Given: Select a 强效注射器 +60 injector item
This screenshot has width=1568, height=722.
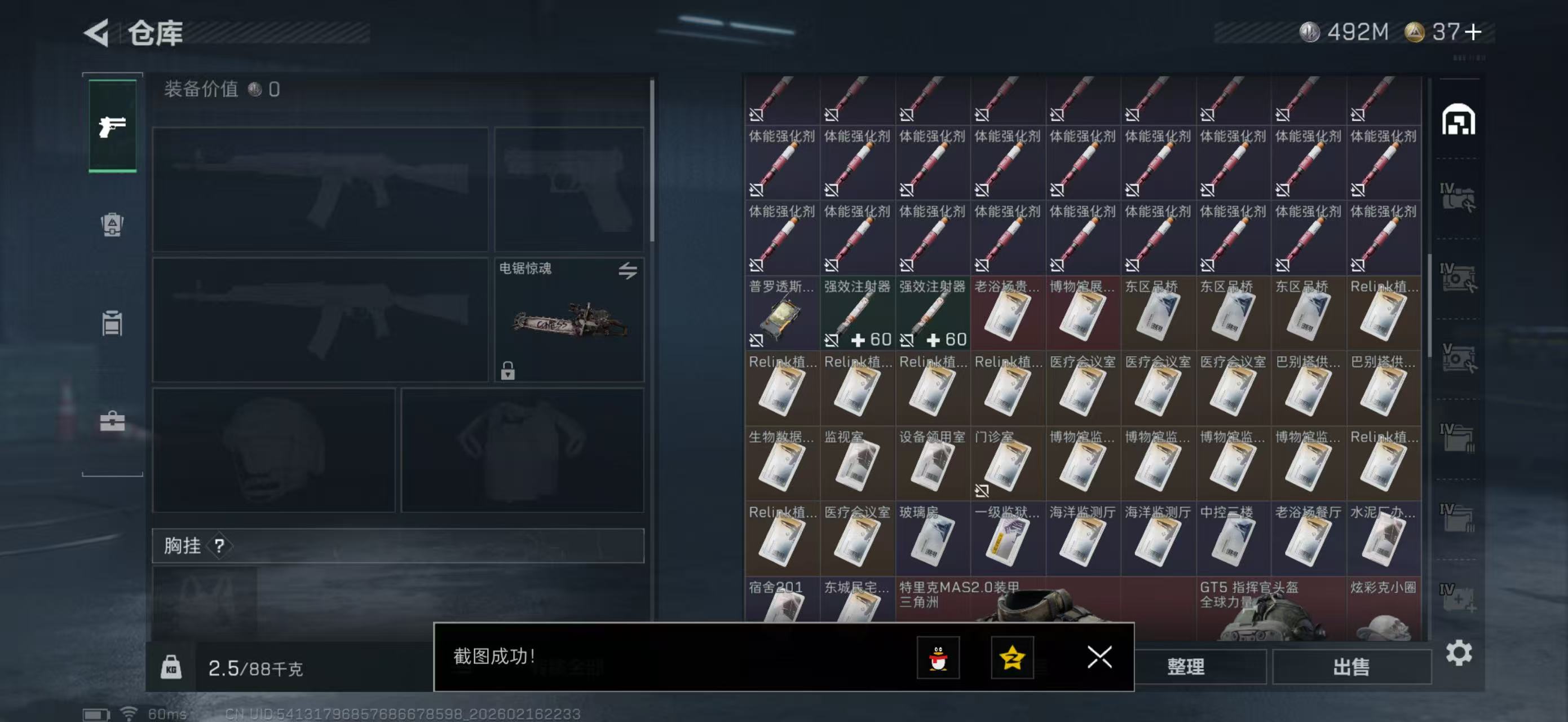Looking at the screenshot, I should point(858,314).
